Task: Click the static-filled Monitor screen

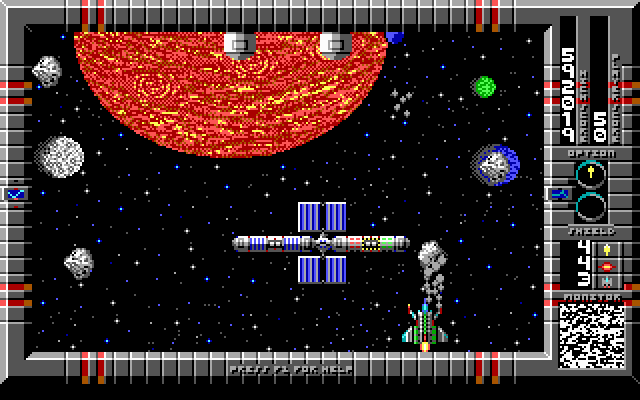Action: point(590,335)
